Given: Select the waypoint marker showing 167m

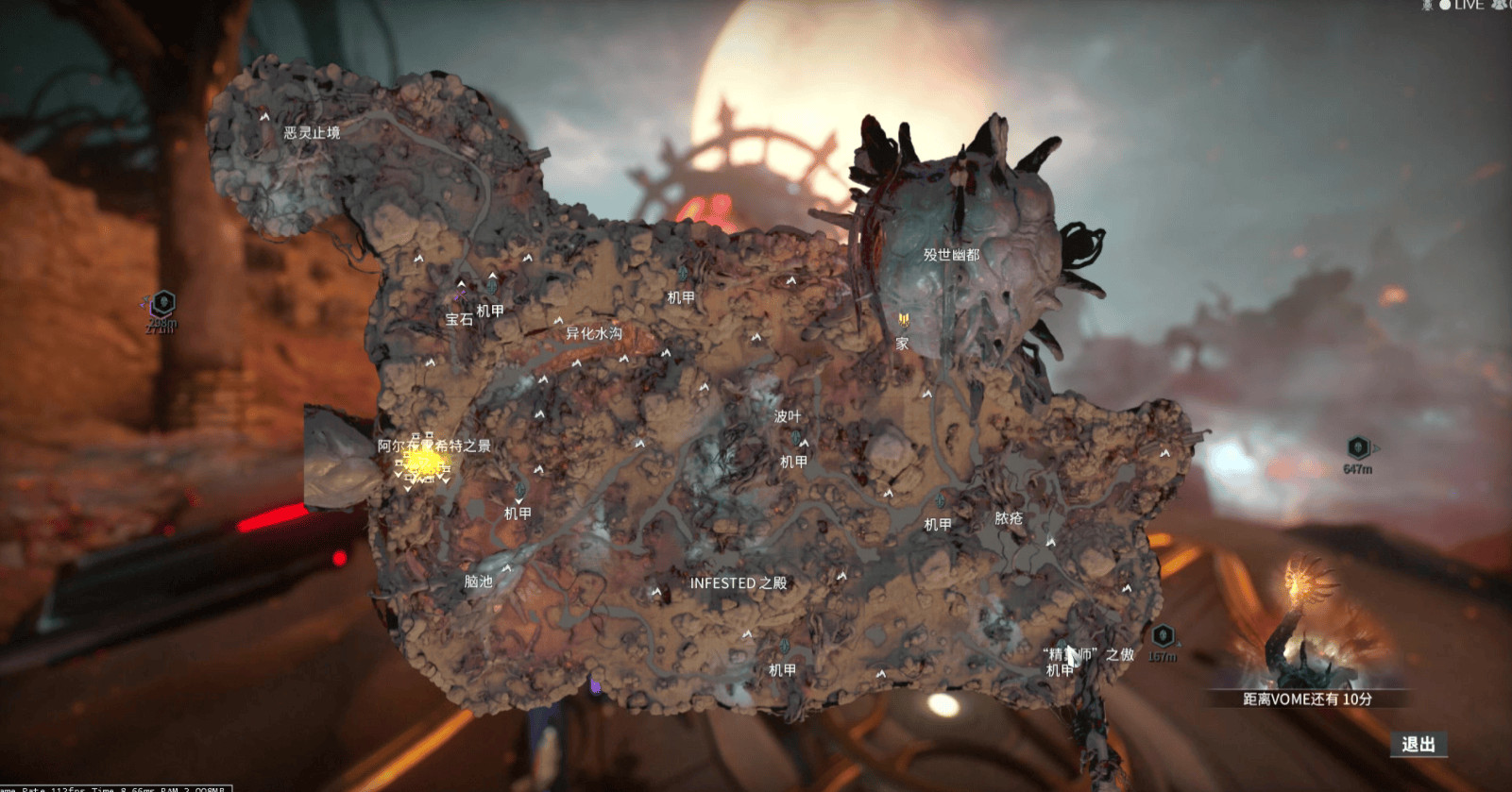Looking at the screenshot, I should tap(1163, 636).
